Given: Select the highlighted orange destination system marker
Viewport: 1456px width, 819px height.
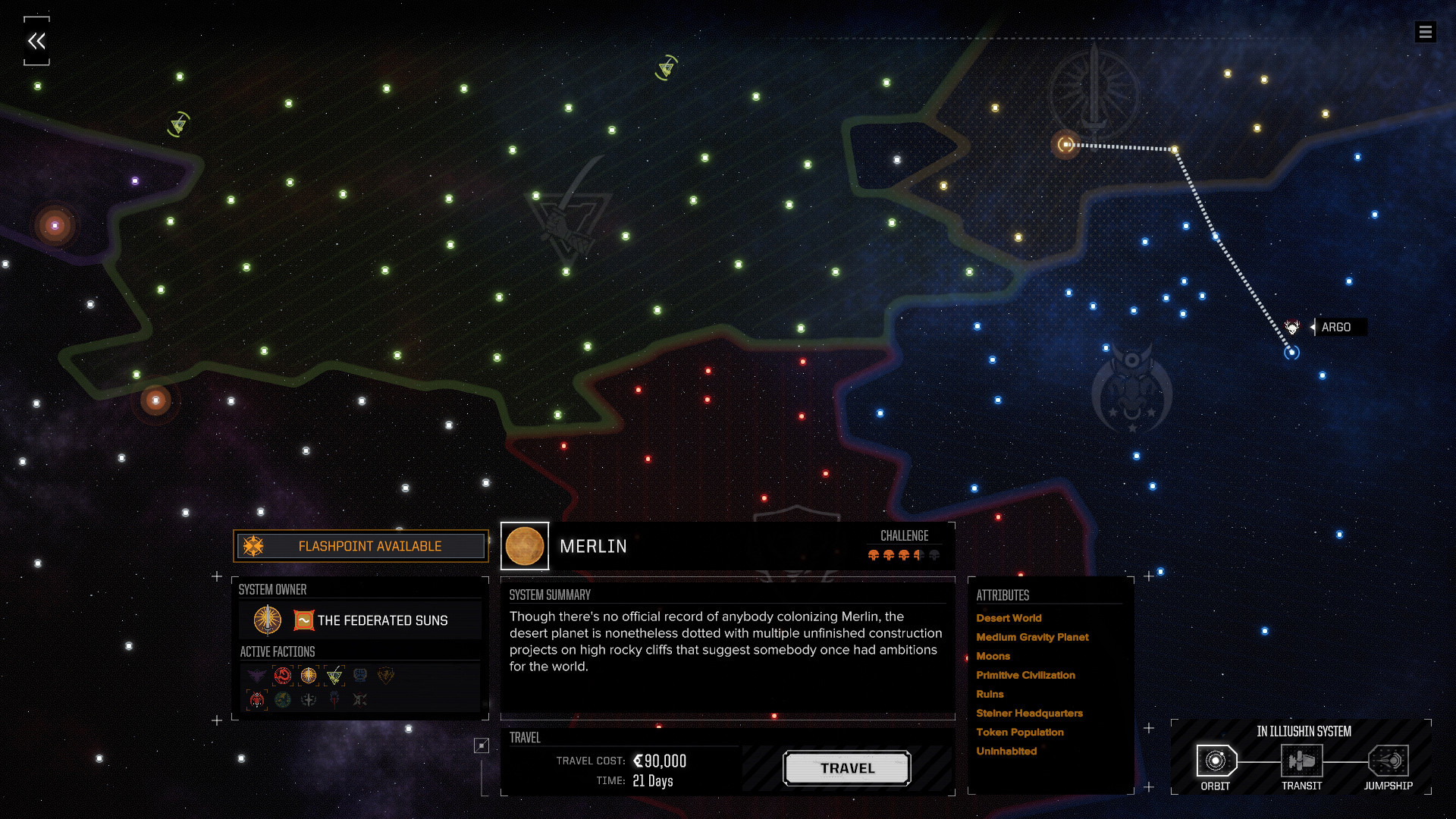Looking at the screenshot, I should click(1066, 144).
